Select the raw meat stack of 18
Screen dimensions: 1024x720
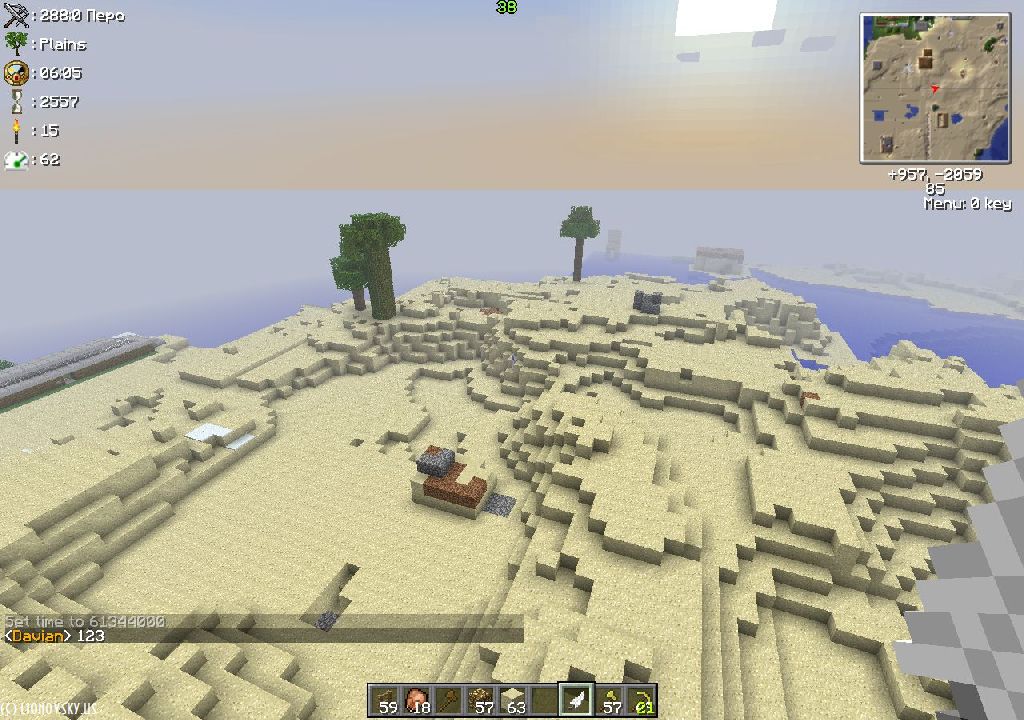tap(416, 701)
